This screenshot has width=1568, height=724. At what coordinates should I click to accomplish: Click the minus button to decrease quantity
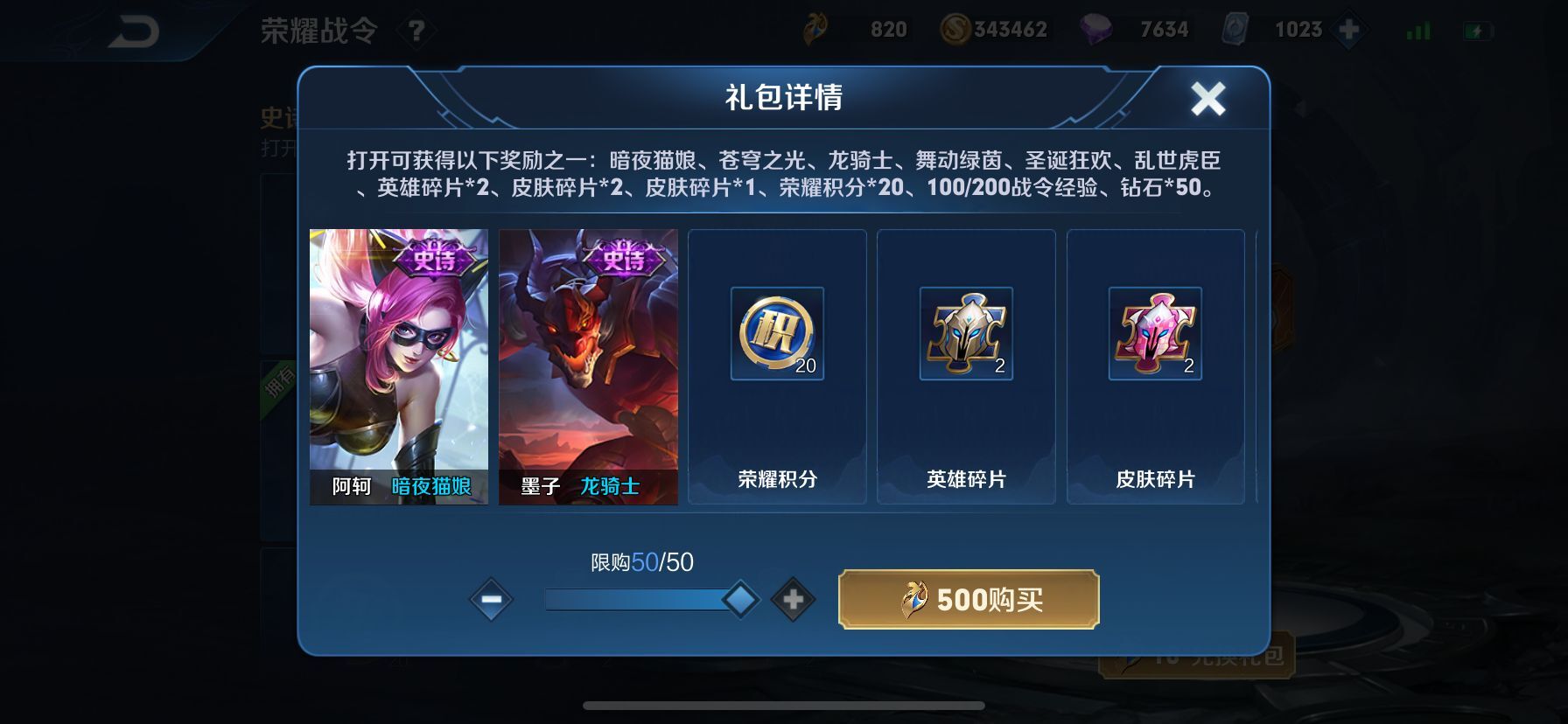491,599
